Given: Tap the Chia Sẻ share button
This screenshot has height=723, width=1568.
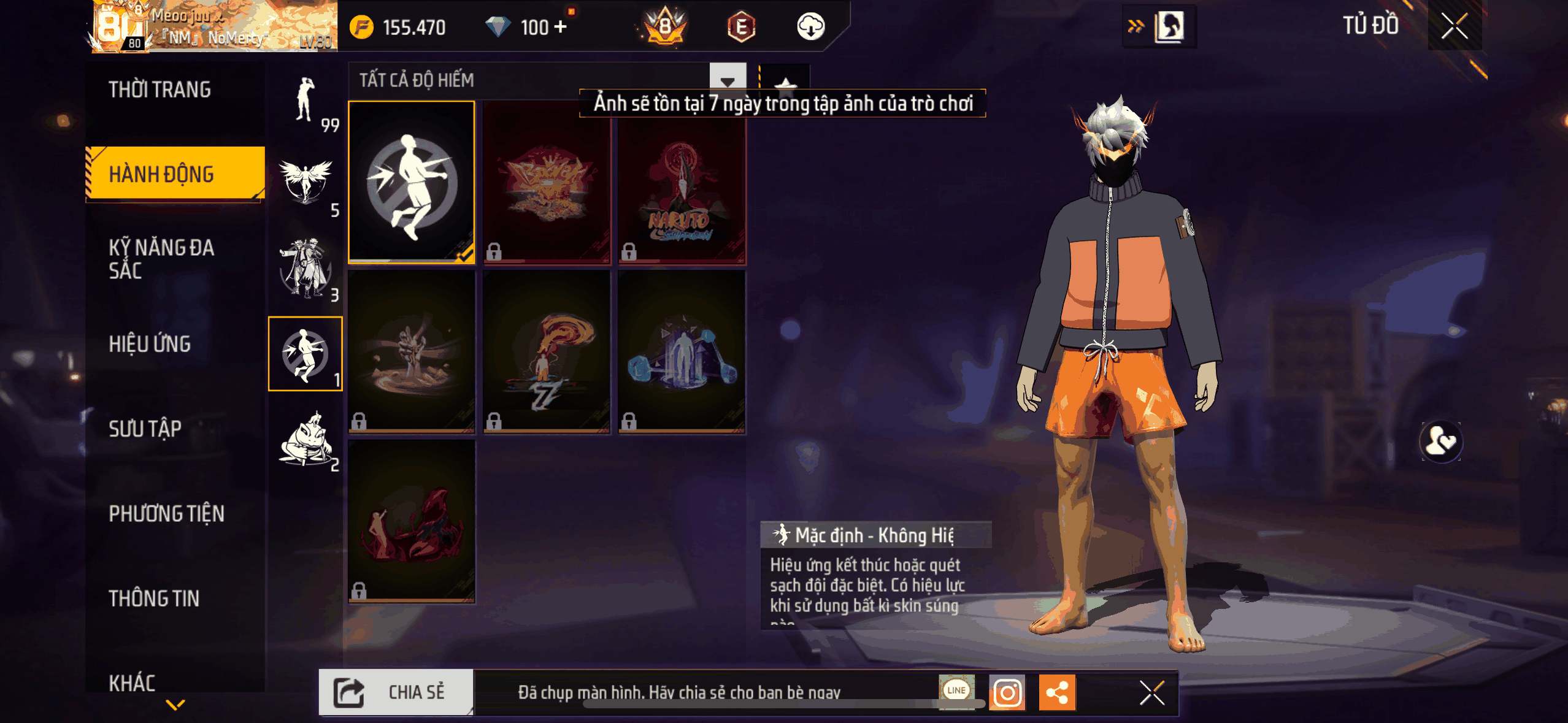Looking at the screenshot, I should pos(396,692).
